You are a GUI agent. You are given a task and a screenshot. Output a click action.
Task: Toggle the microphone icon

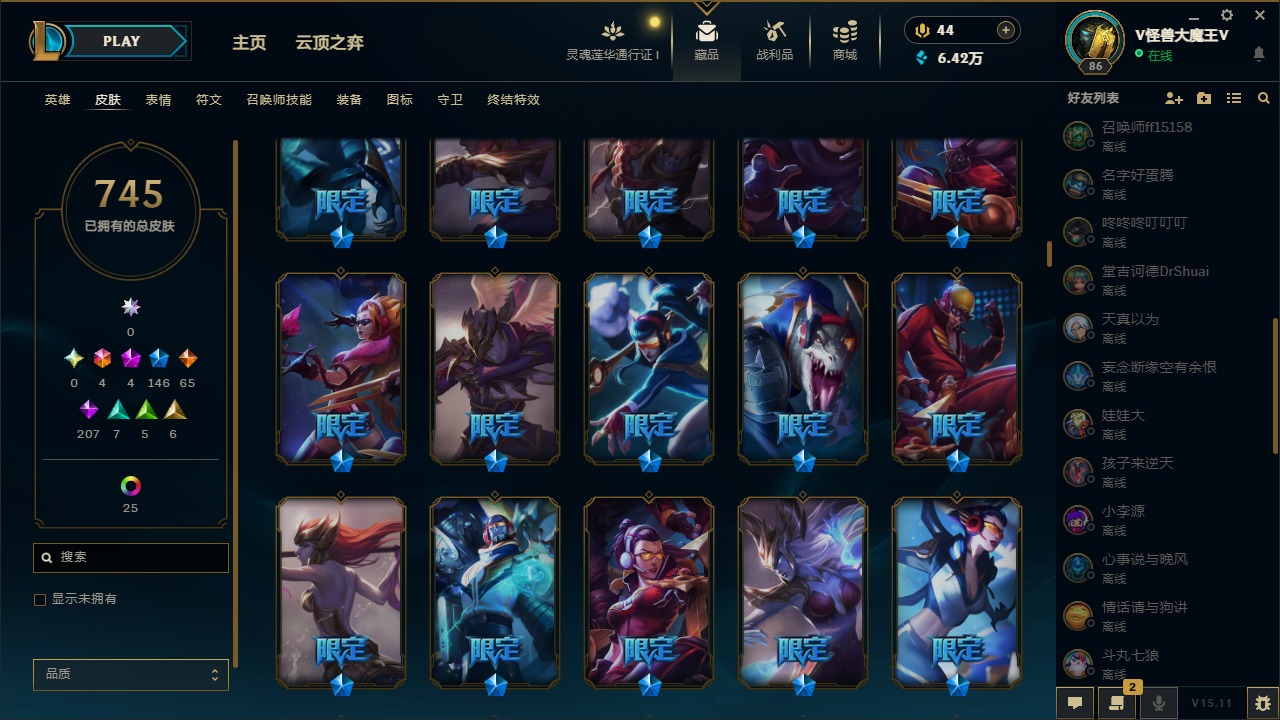[1157, 703]
